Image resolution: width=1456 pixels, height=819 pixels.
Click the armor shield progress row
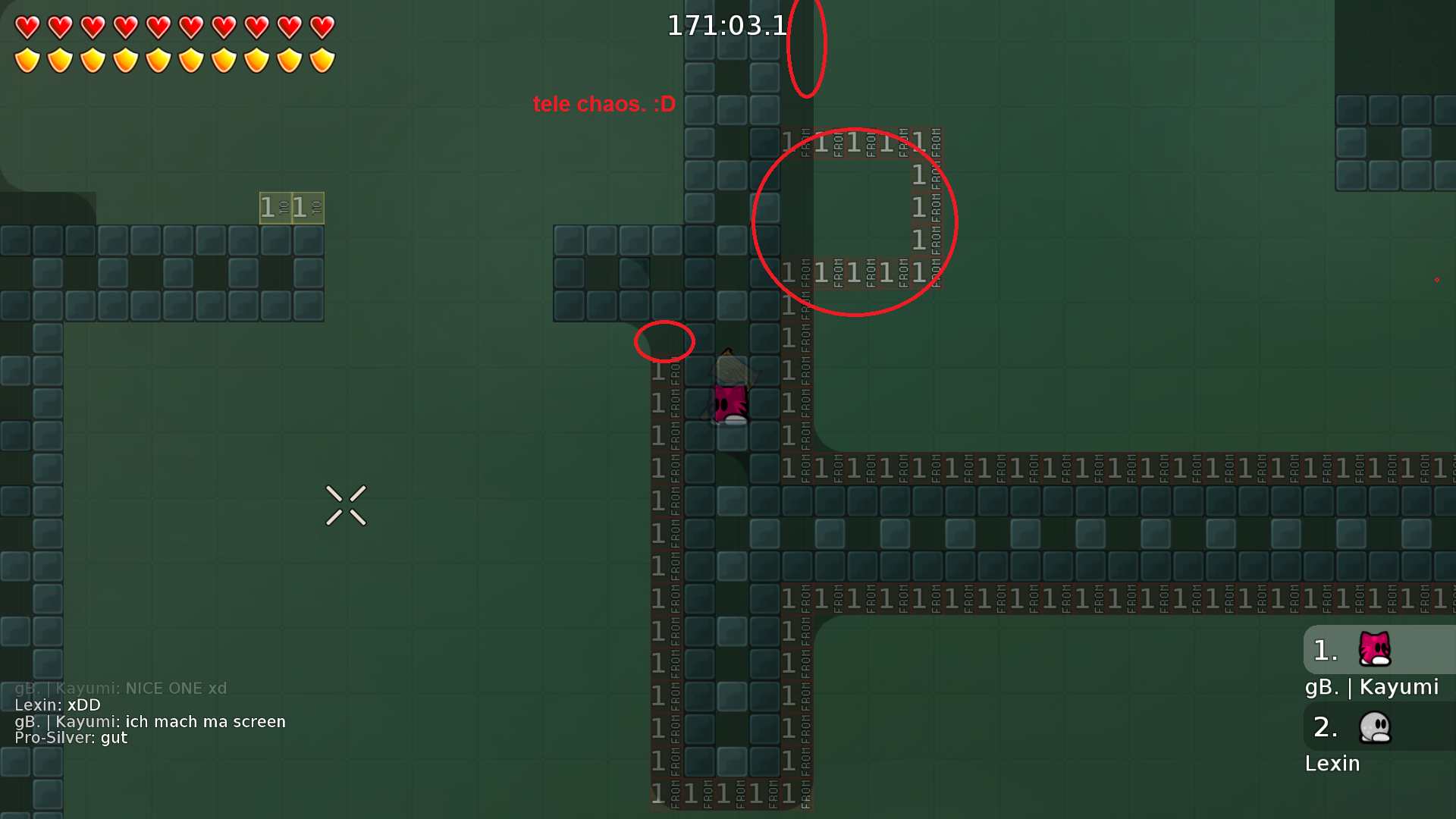coord(174,59)
